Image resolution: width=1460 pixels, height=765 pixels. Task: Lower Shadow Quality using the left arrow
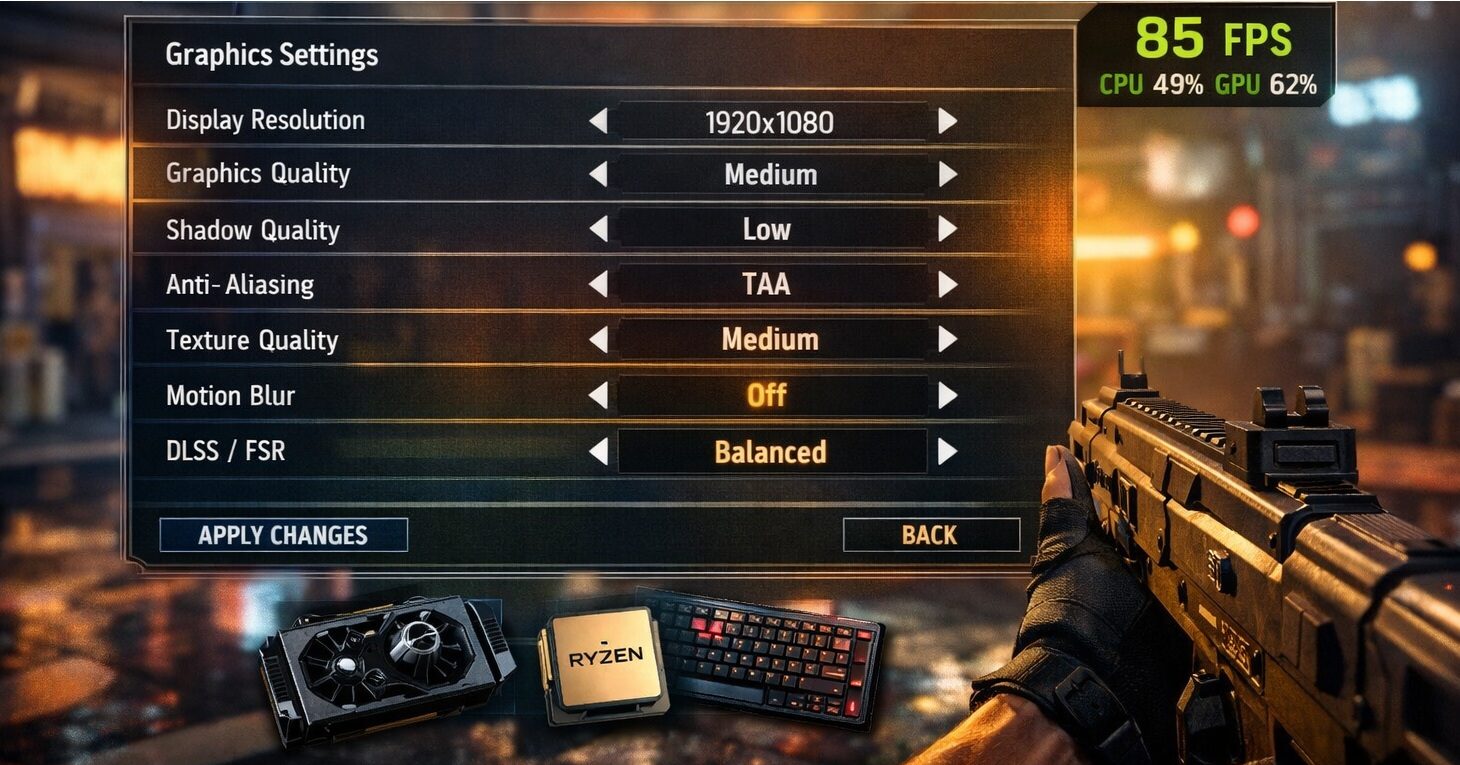pyautogui.click(x=598, y=230)
